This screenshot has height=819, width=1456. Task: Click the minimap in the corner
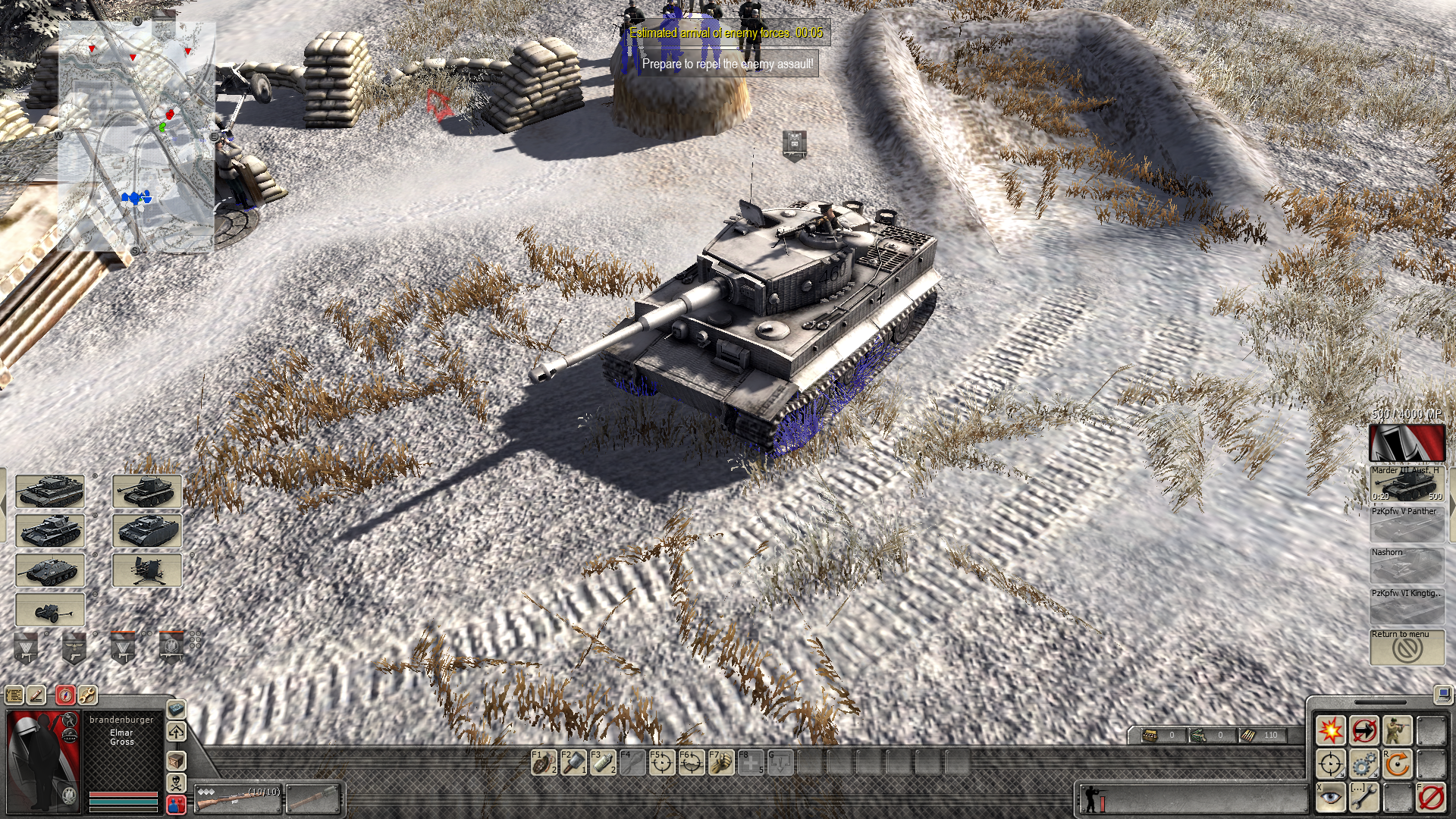pyautogui.click(x=136, y=136)
